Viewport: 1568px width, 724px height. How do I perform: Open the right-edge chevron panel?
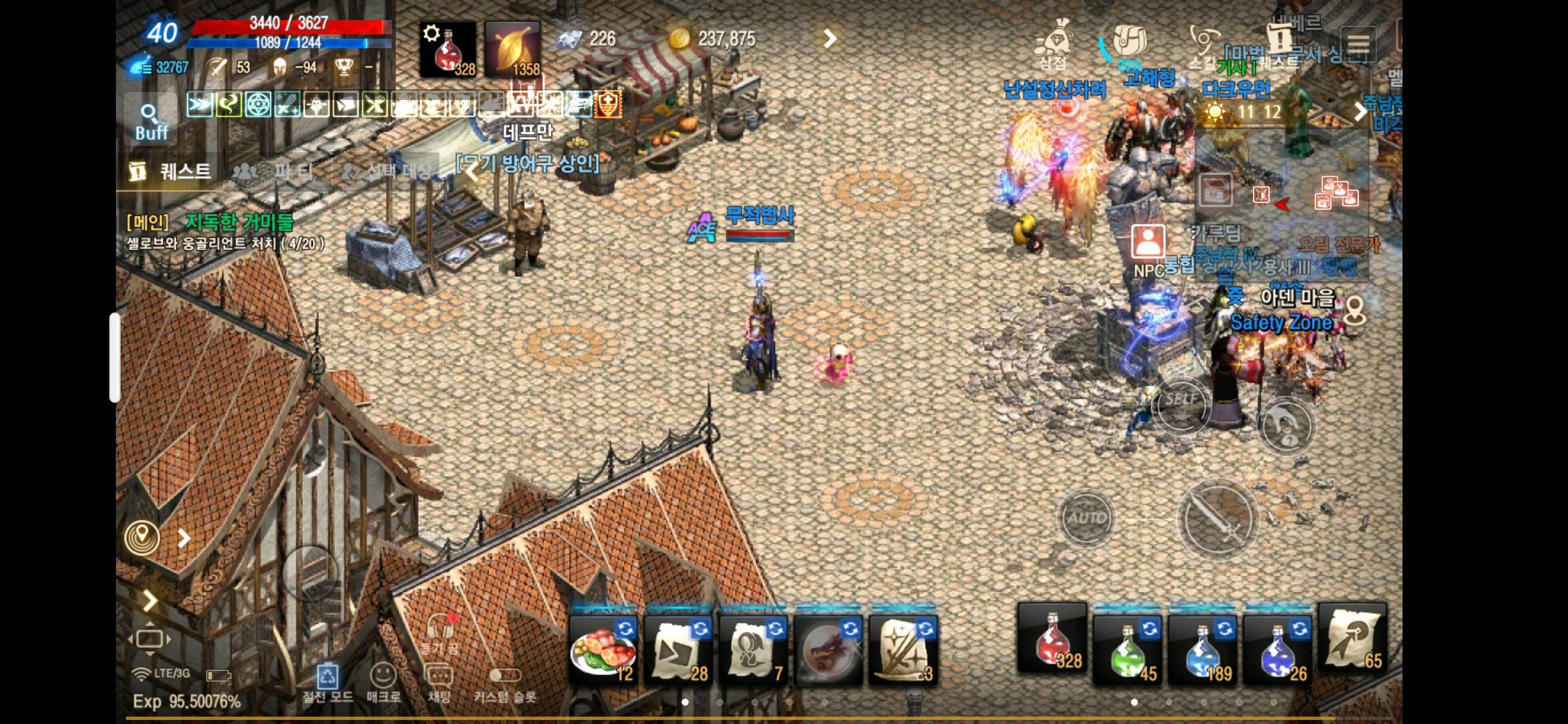(1359, 112)
